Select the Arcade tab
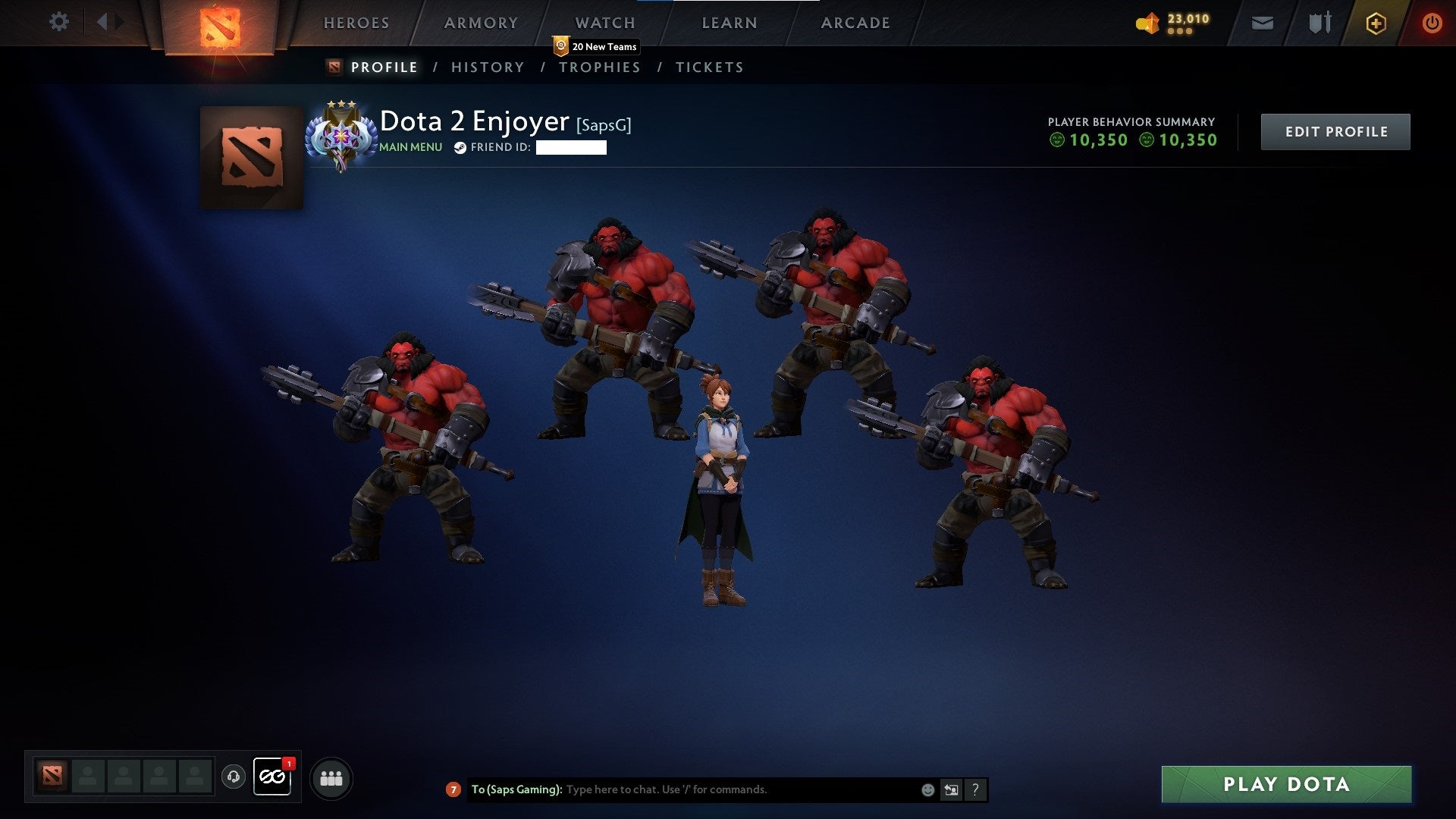Screen dimensions: 1456x819 (855, 23)
